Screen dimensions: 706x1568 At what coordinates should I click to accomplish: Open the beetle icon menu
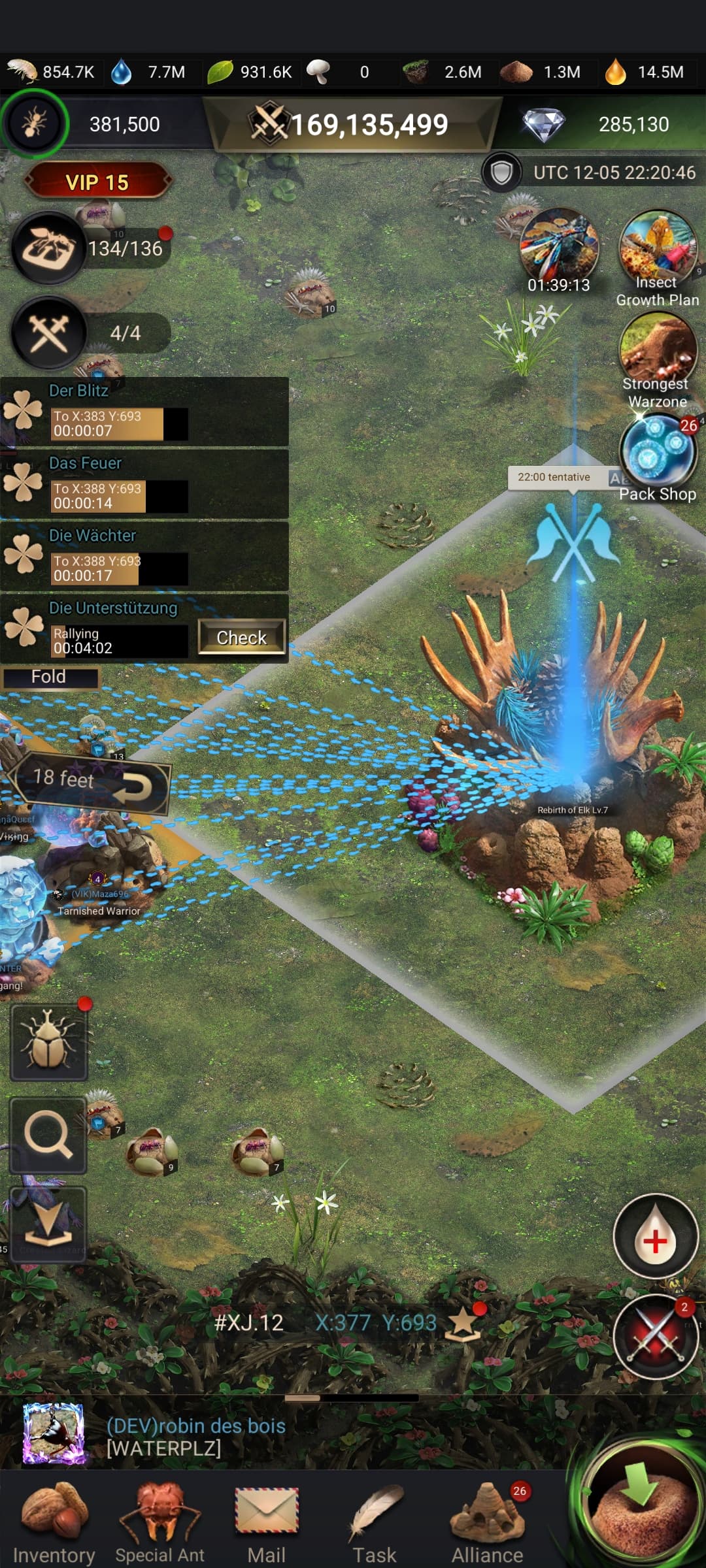[x=48, y=1042]
